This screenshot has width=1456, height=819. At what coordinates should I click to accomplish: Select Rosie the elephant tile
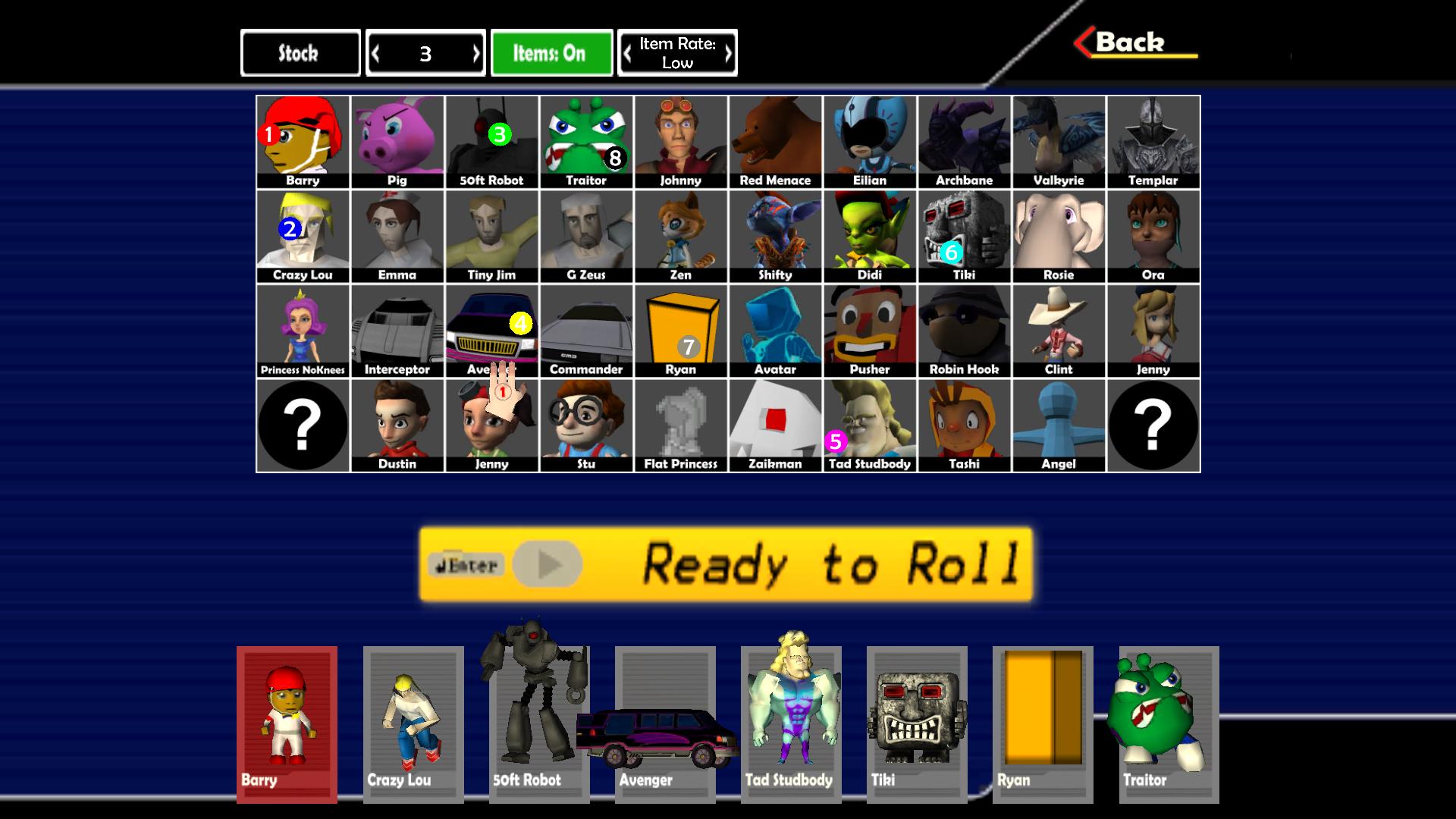point(1059,236)
